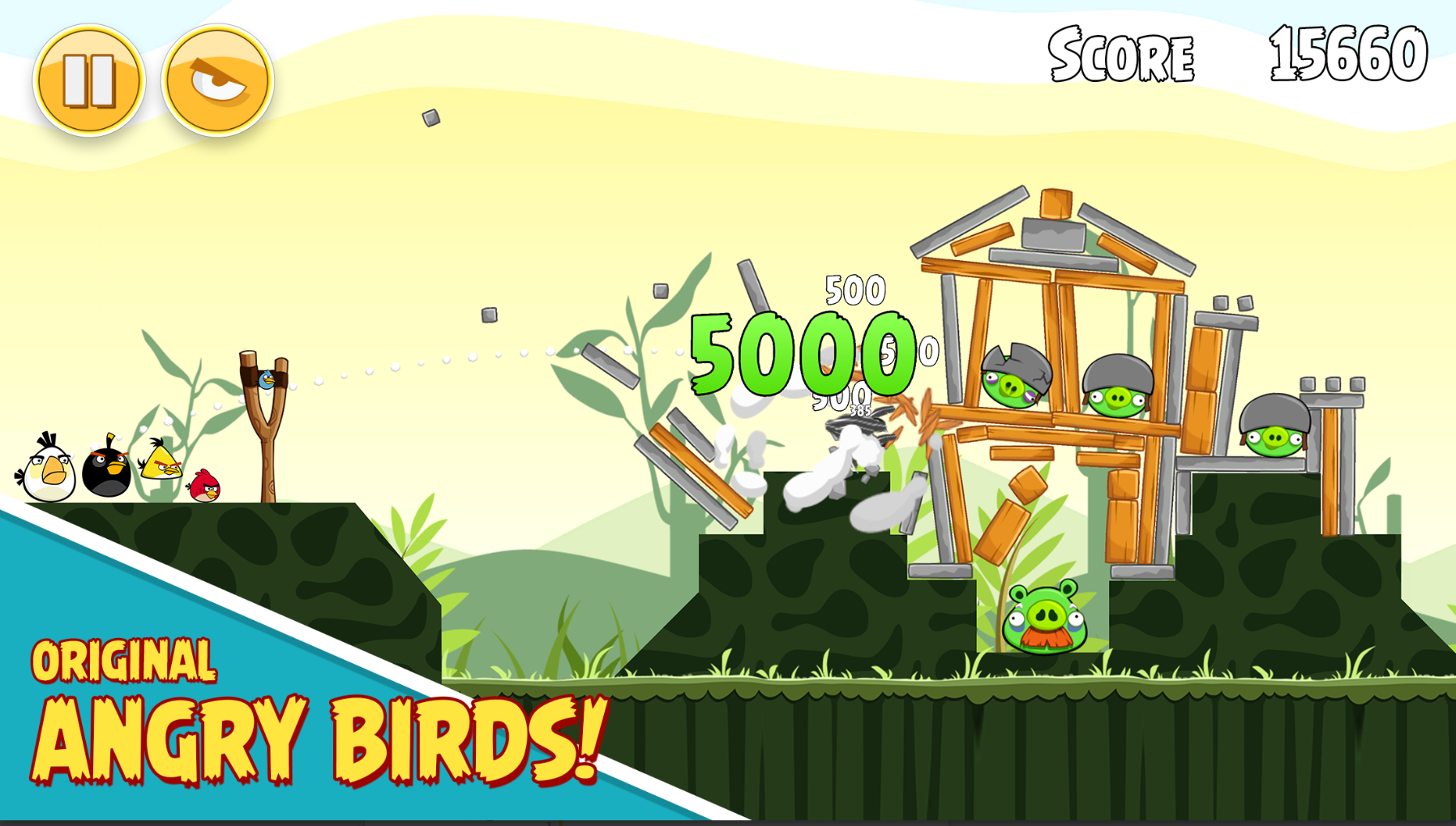Click the pause icon top left

(x=91, y=77)
